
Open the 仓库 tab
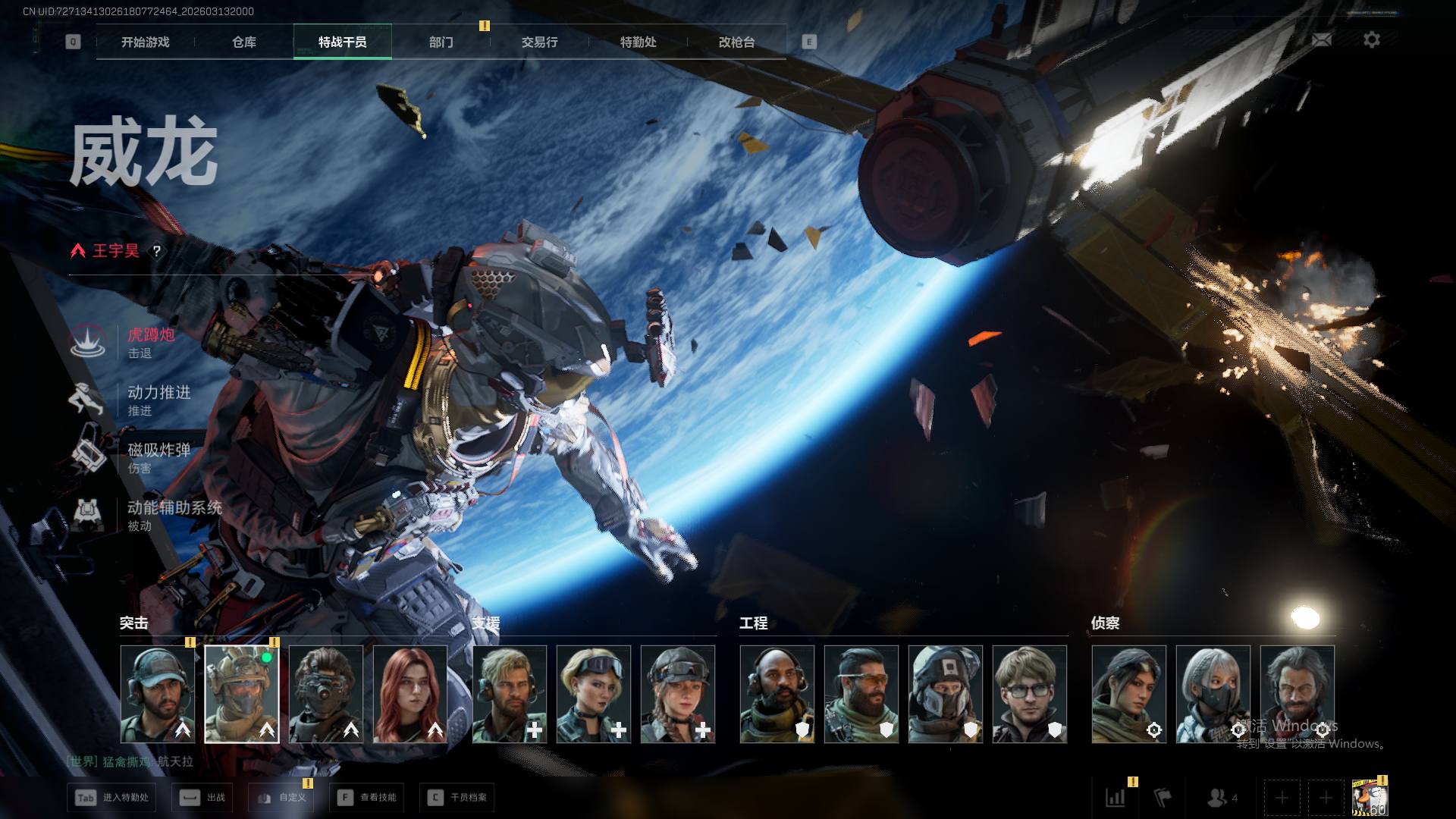[x=244, y=42]
